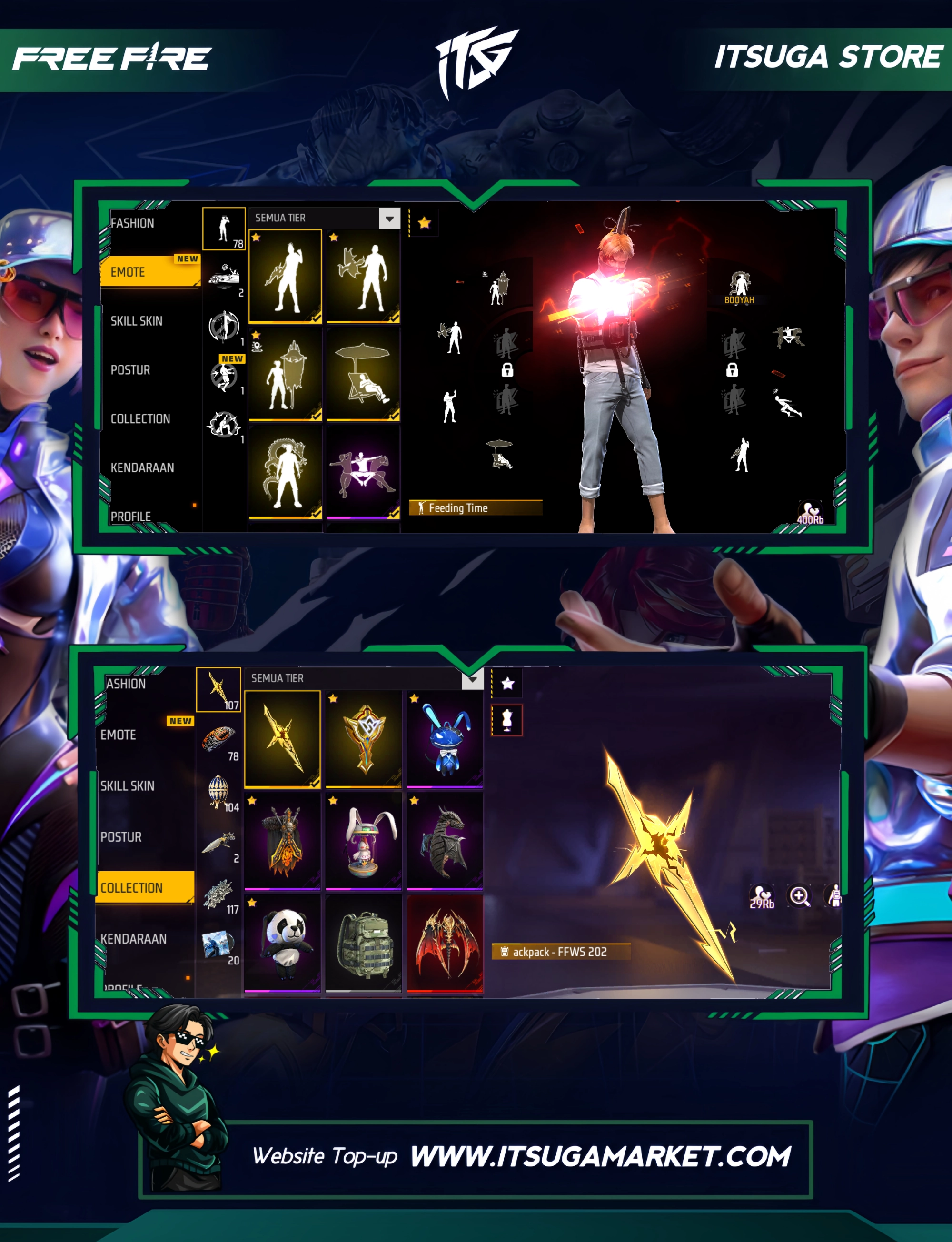Open the SKILL SKIN tab in the emote panel
The image size is (952, 1242).
[137, 321]
